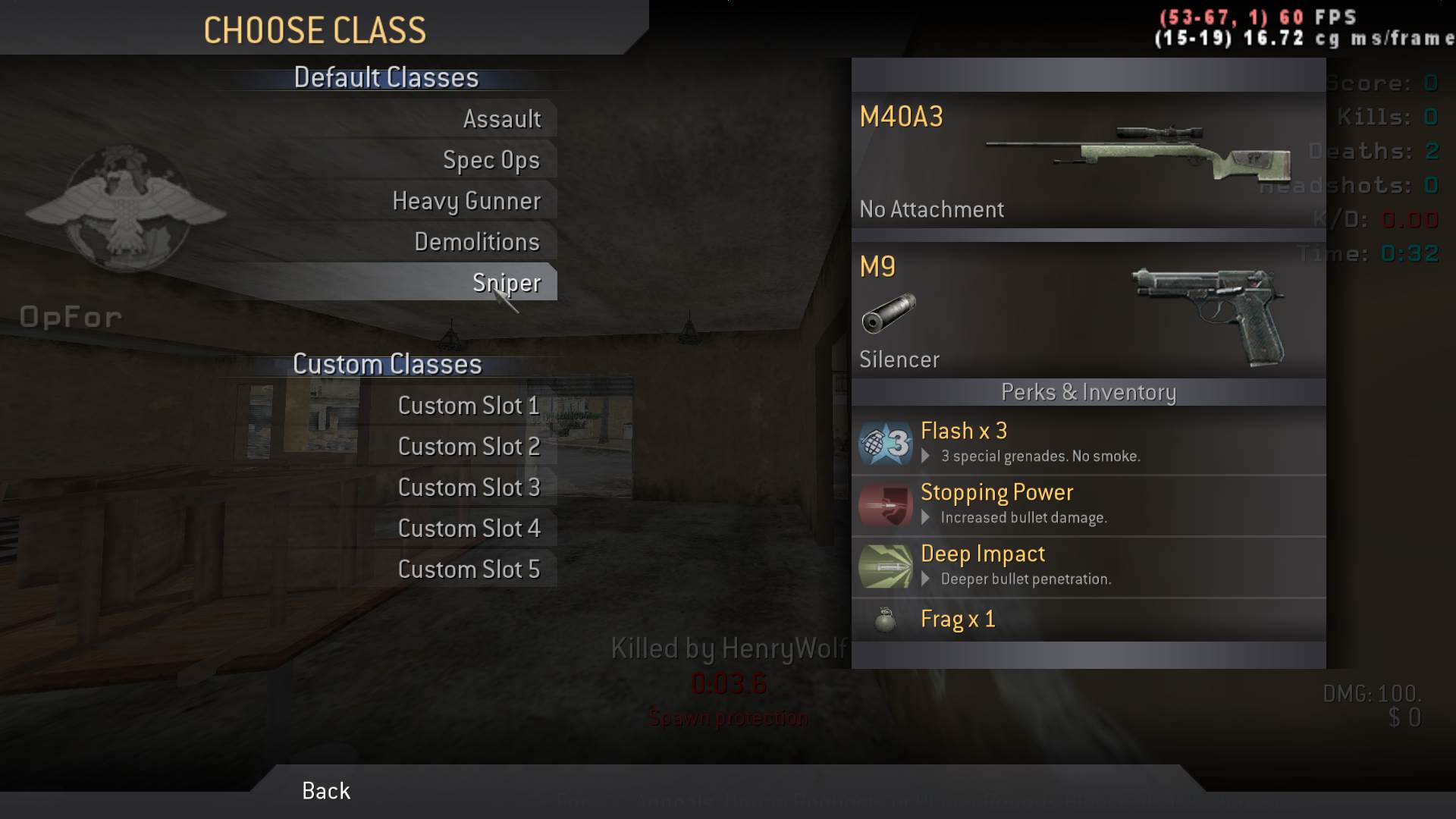Image resolution: width=1456 pixels, height=819 pixels.
Task: Pick Custom Slot 3
Action: 469,488
